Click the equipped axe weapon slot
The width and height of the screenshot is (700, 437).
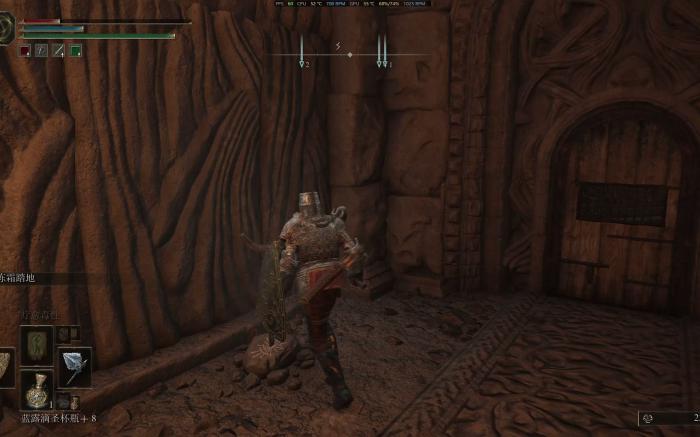tap(74, 366)
